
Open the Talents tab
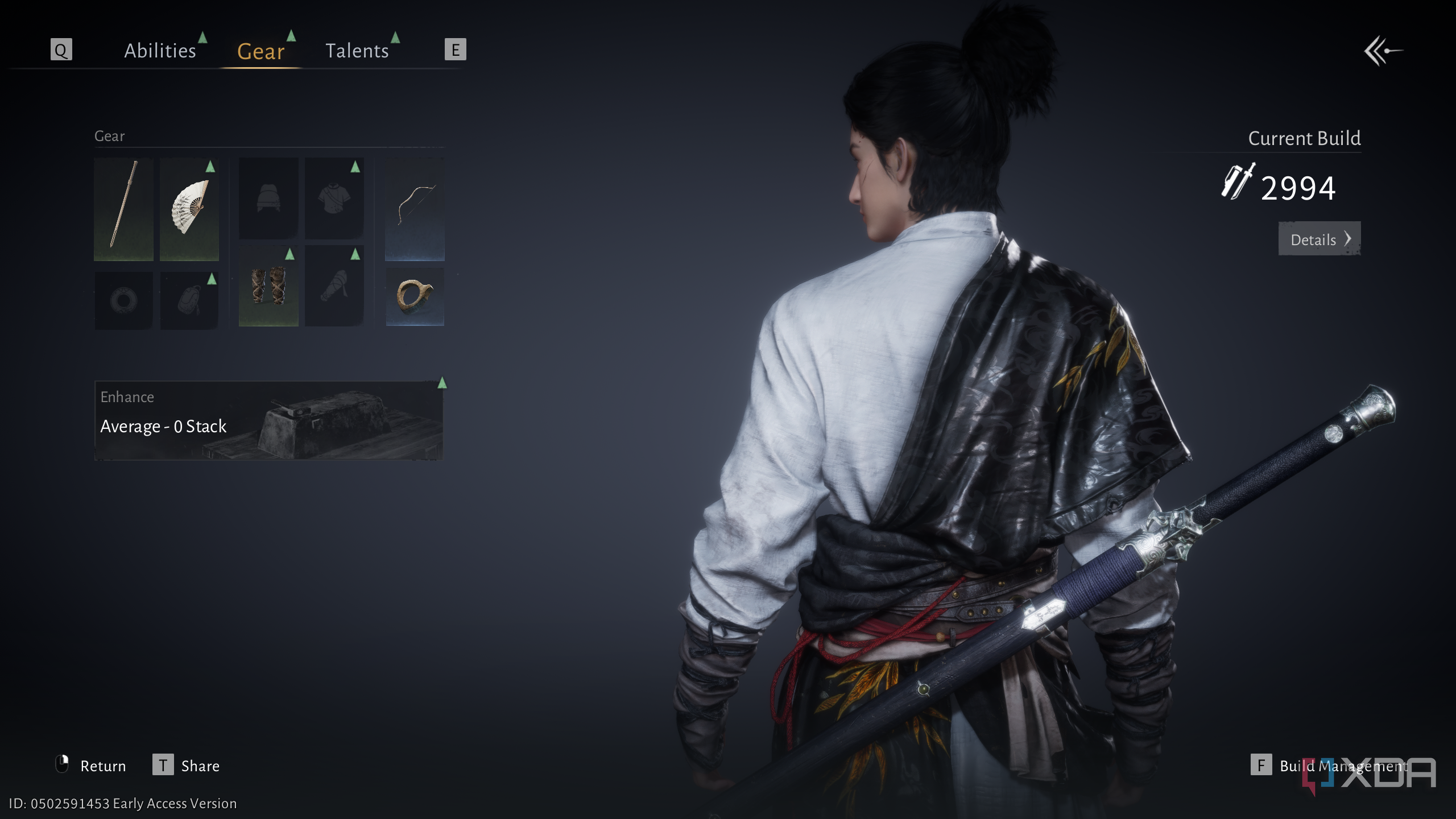tap(357, 51)
